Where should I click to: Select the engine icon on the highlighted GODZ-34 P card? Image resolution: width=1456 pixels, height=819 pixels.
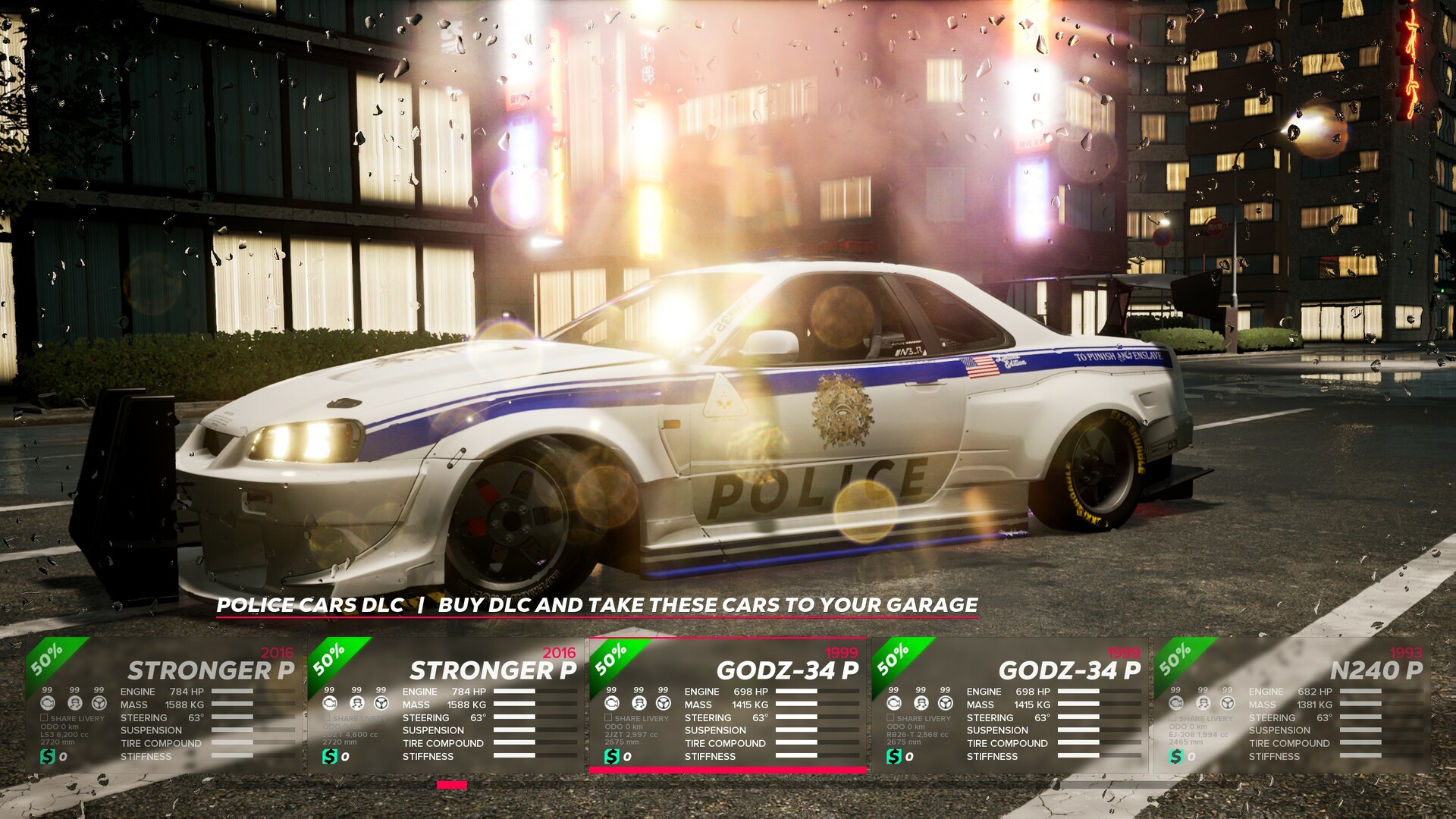click(x=611, y=702)
